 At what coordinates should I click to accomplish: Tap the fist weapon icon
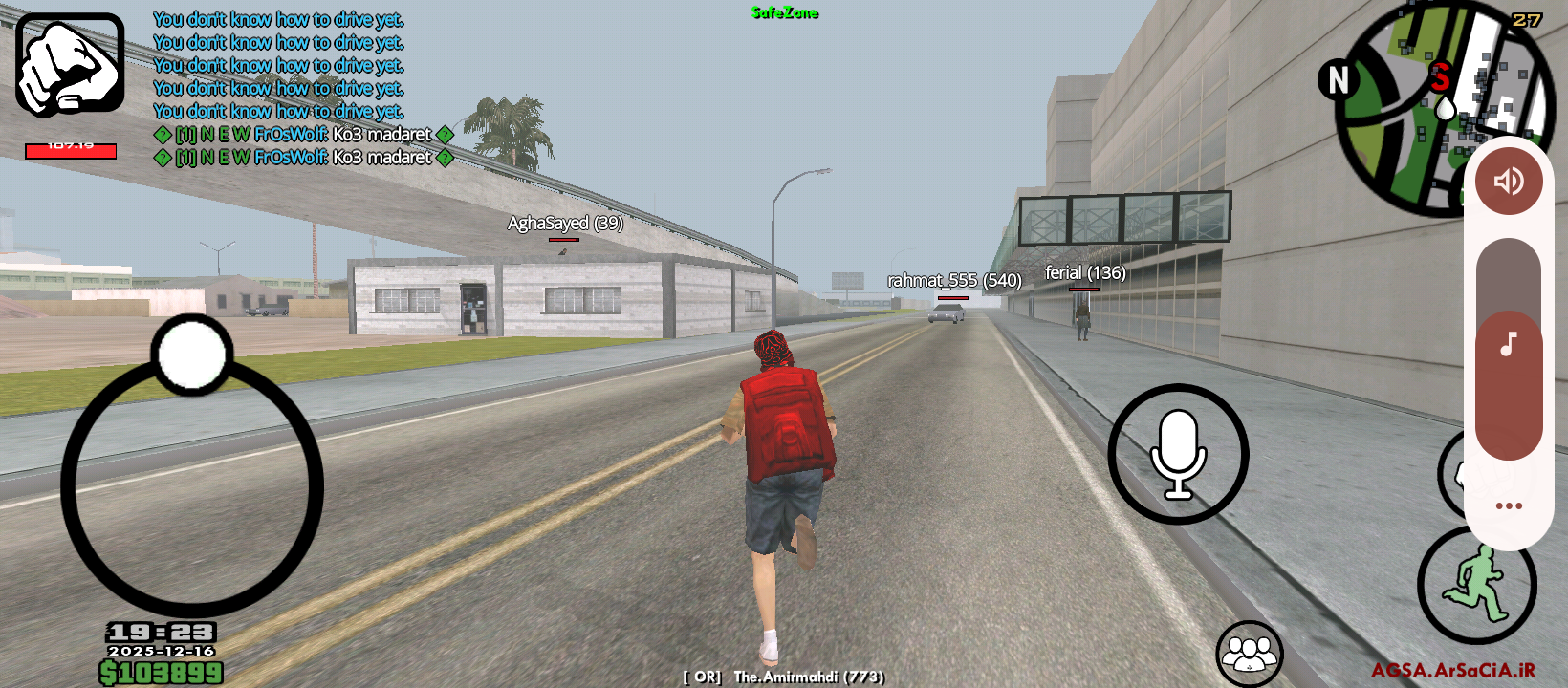tap(70, 65)
